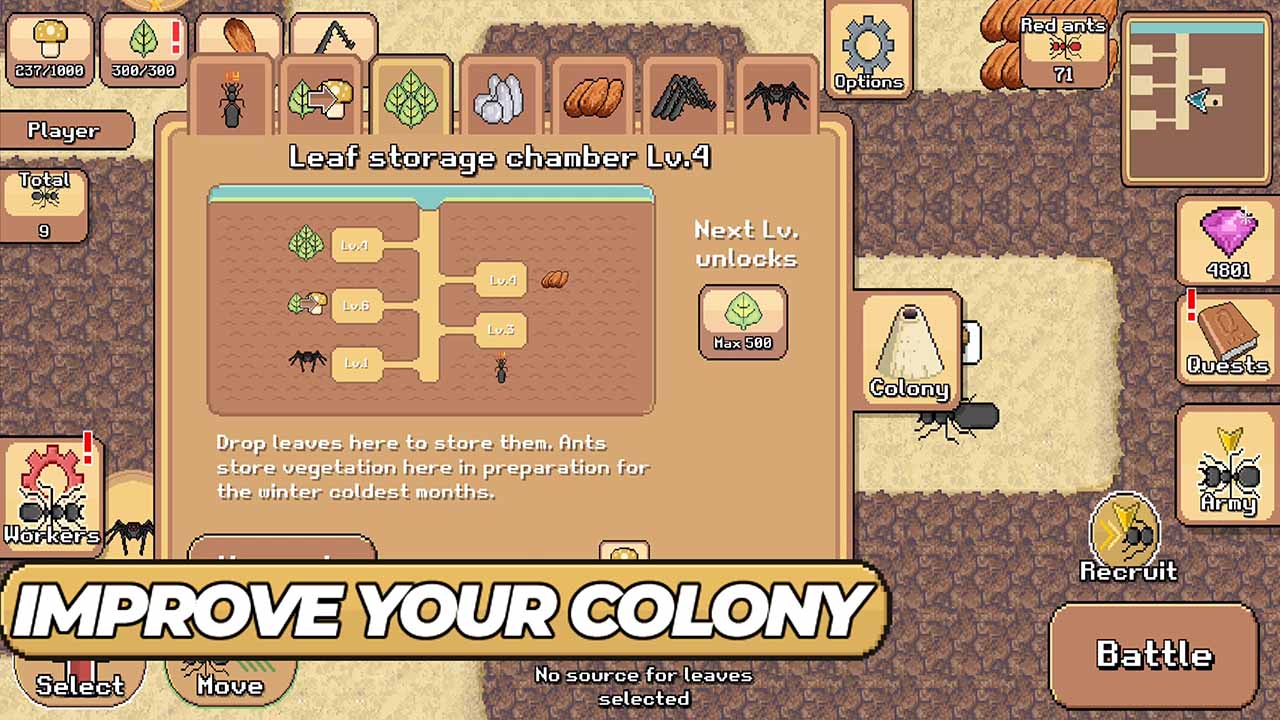Open the spider chamber tab
The height and width of the screenshot is (720, 1280).
coord(778,100)
